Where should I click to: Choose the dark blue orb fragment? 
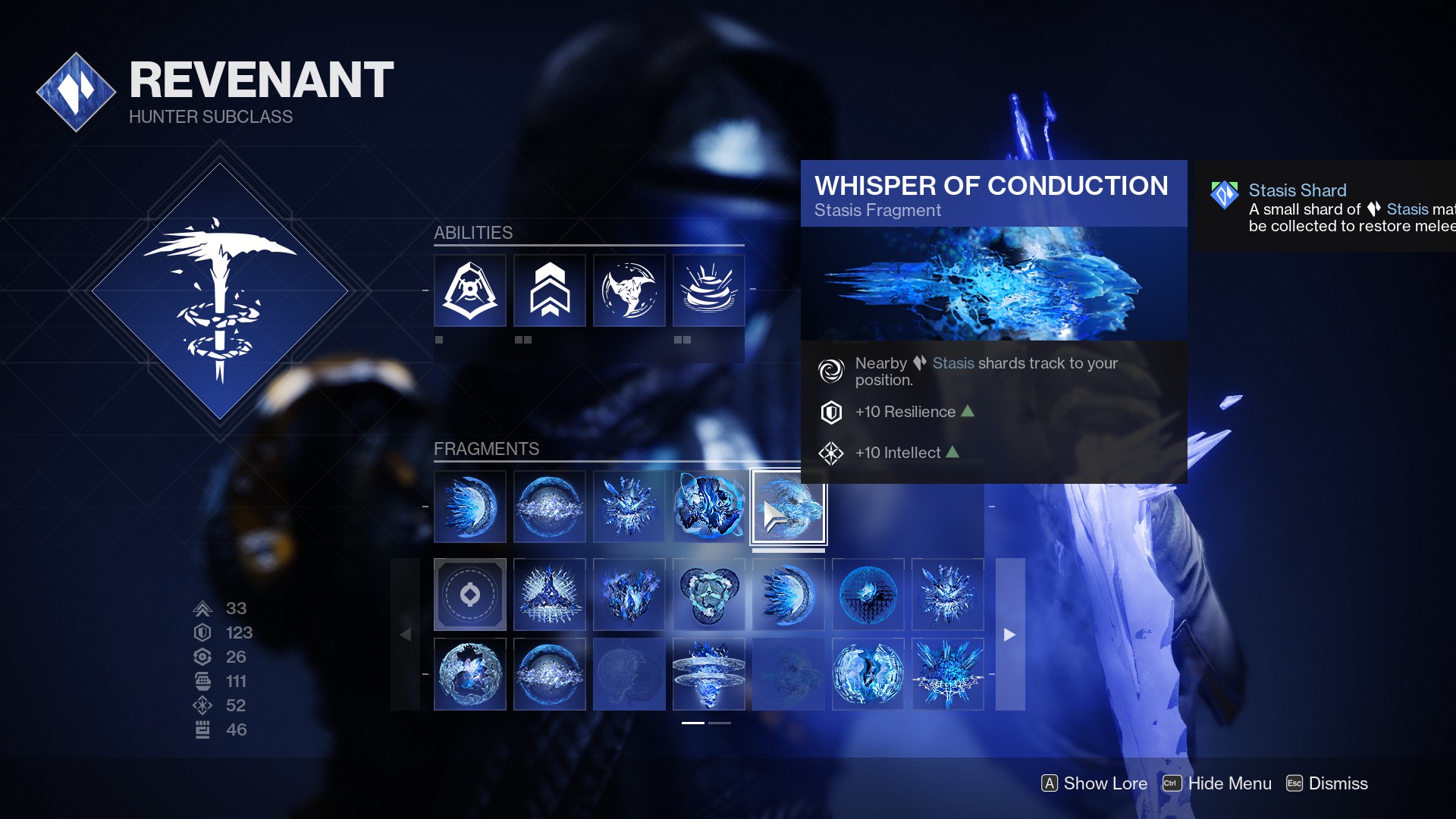click(x=868, y=595)
